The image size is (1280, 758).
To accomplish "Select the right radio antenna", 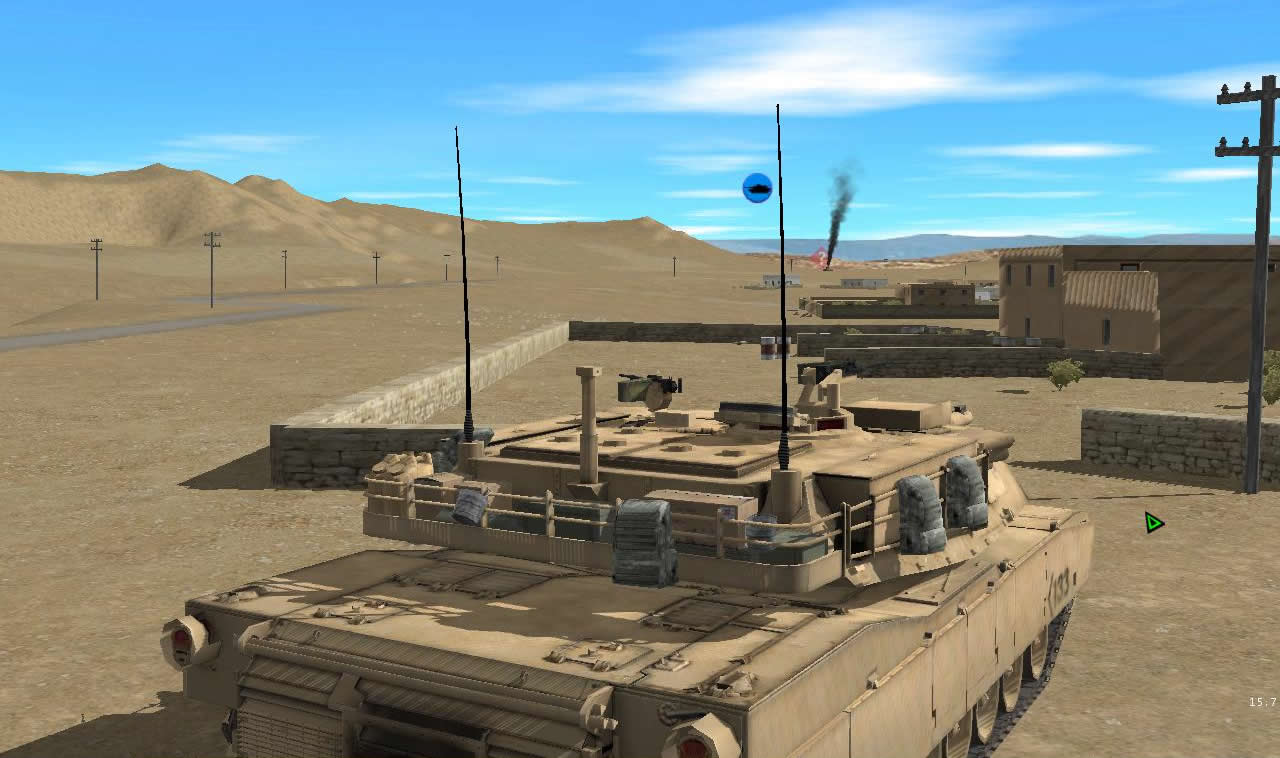I will pyautogui.click(x=779, y=250).
